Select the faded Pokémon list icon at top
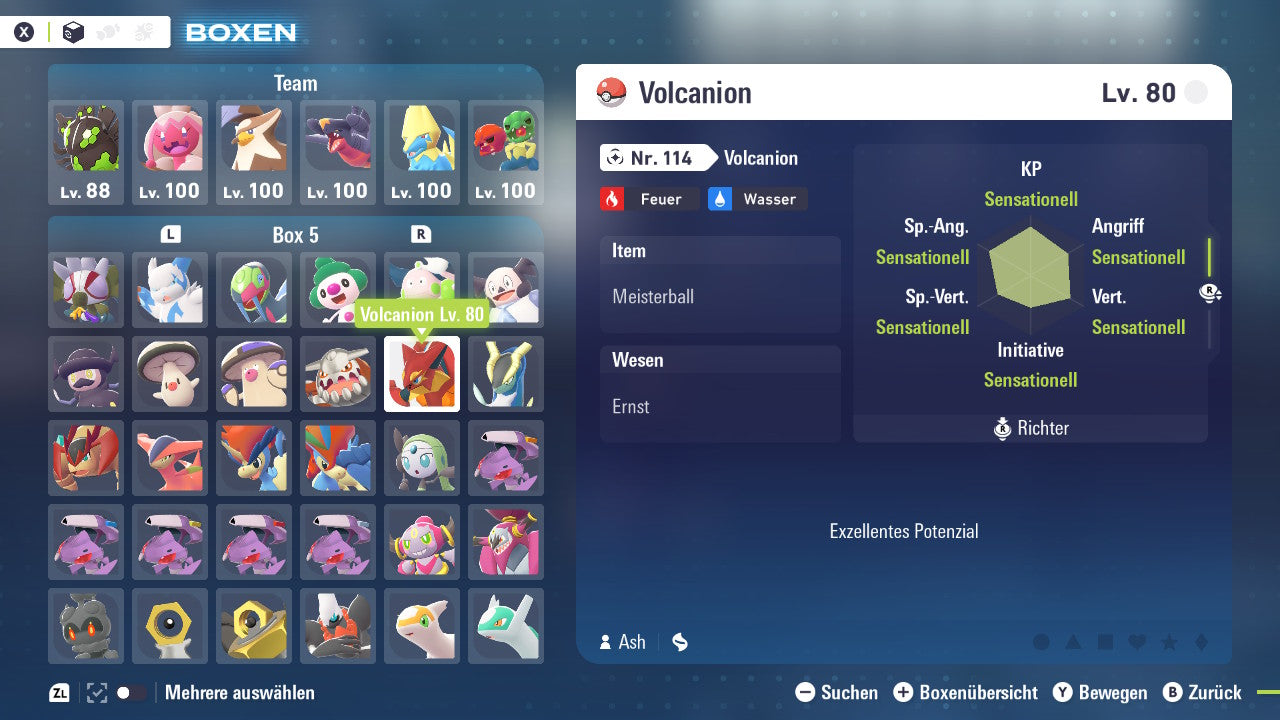This screenshot has width=1280, height=720. coord(110,31)
